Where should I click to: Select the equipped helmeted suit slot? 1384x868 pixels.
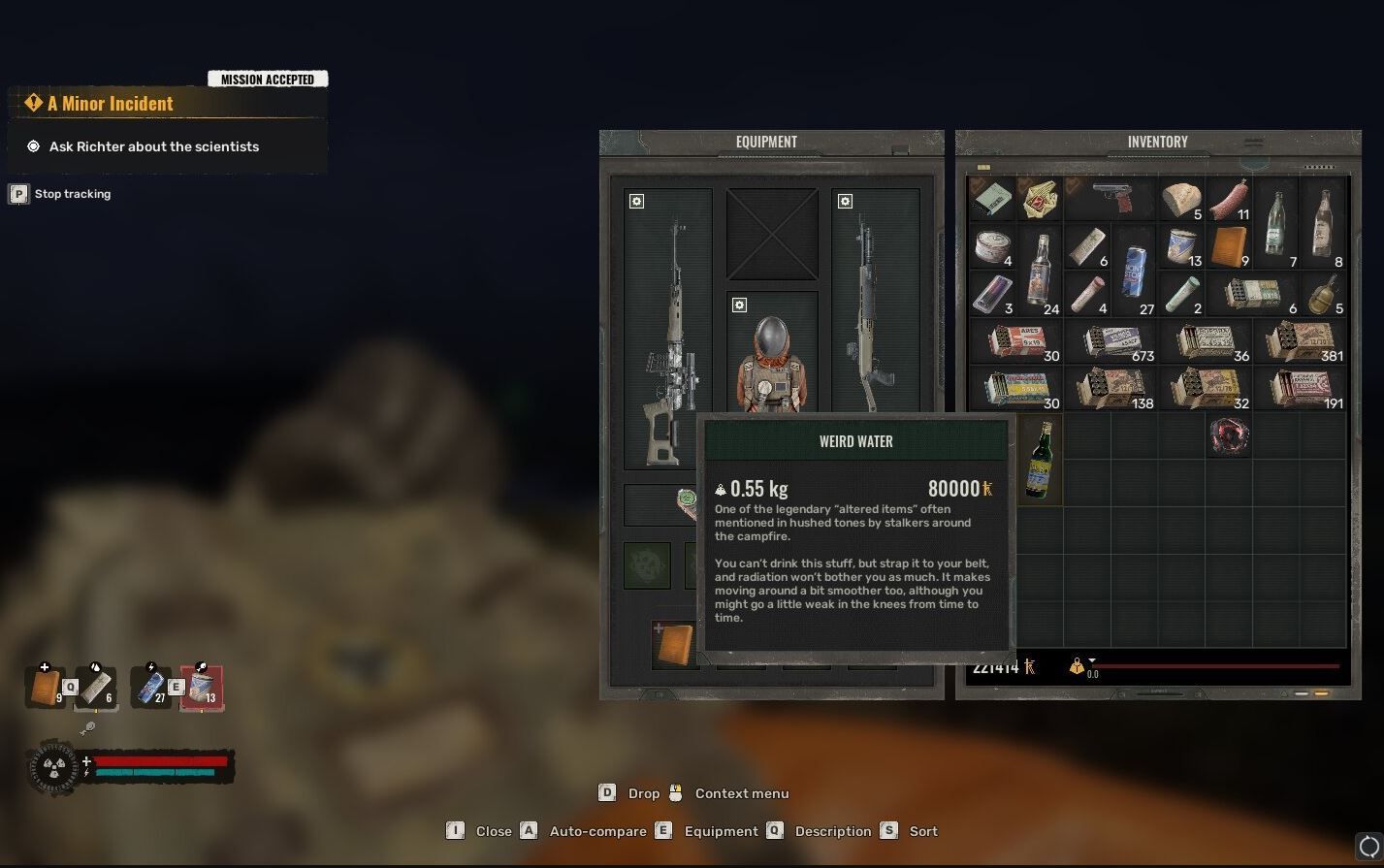(x=772, y=354)
